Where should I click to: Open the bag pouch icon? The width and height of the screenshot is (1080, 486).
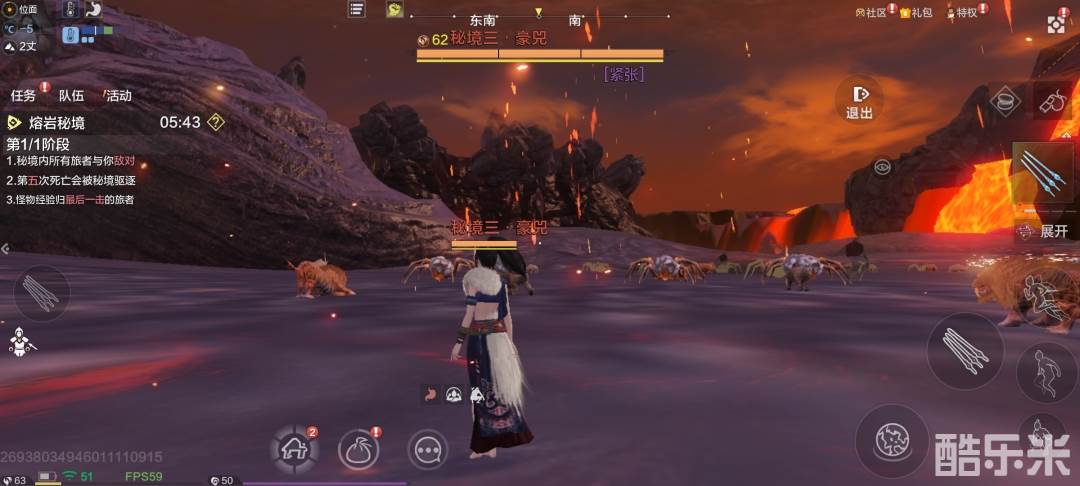pos(358,449)
